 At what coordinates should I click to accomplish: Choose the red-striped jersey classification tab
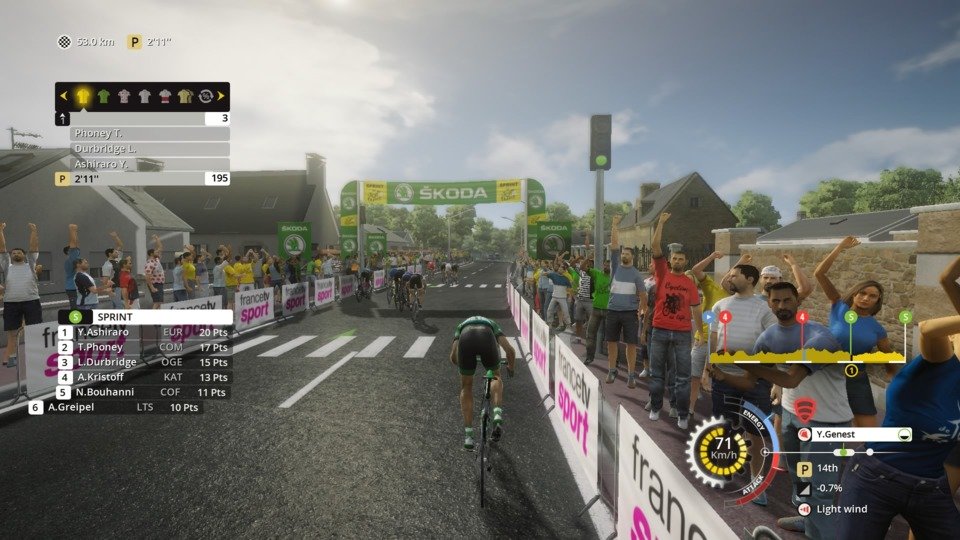[165, 96]
